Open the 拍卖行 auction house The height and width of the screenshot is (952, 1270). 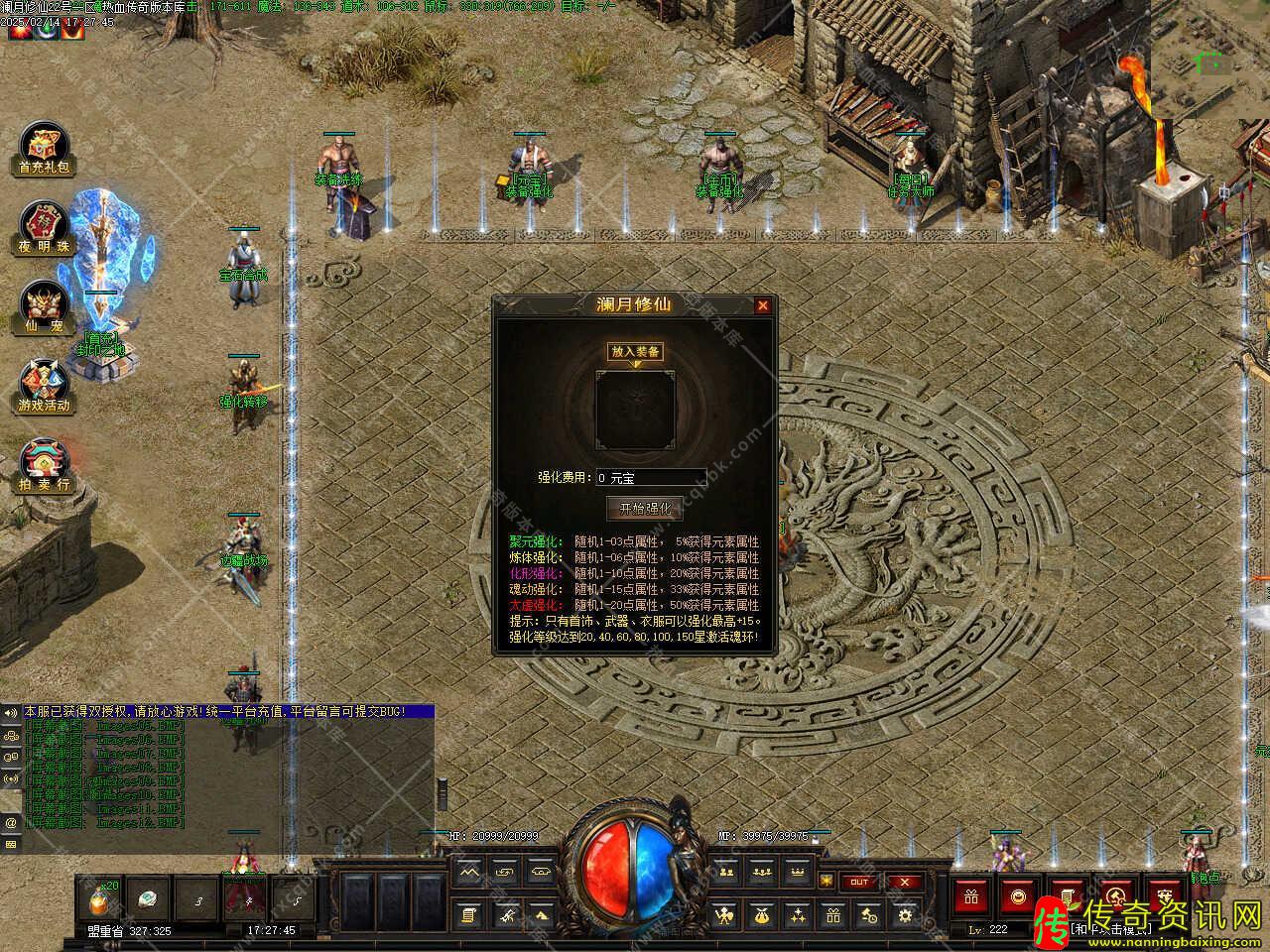(44, 466)
